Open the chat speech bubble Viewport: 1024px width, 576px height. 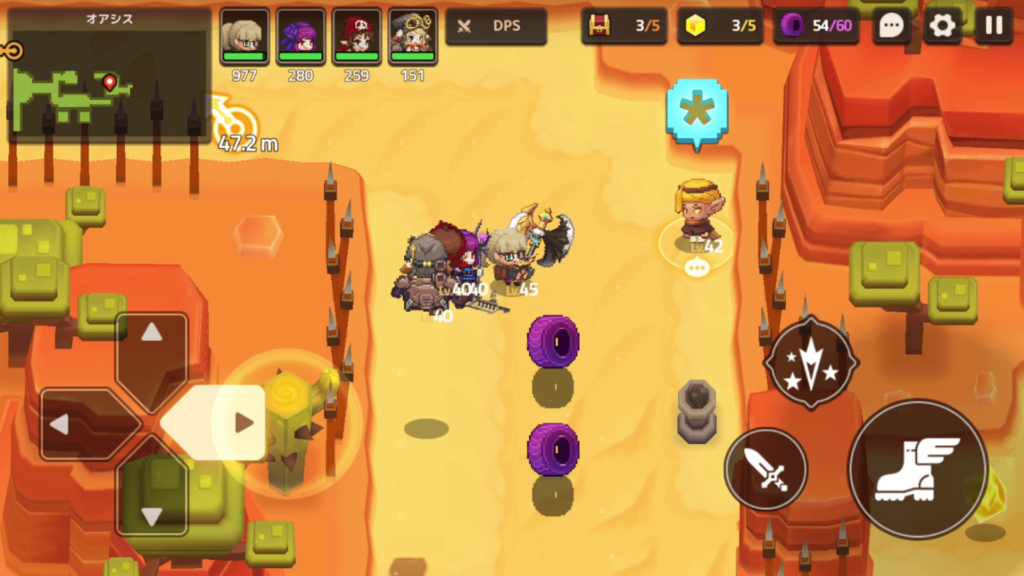[x=891, y=27]
